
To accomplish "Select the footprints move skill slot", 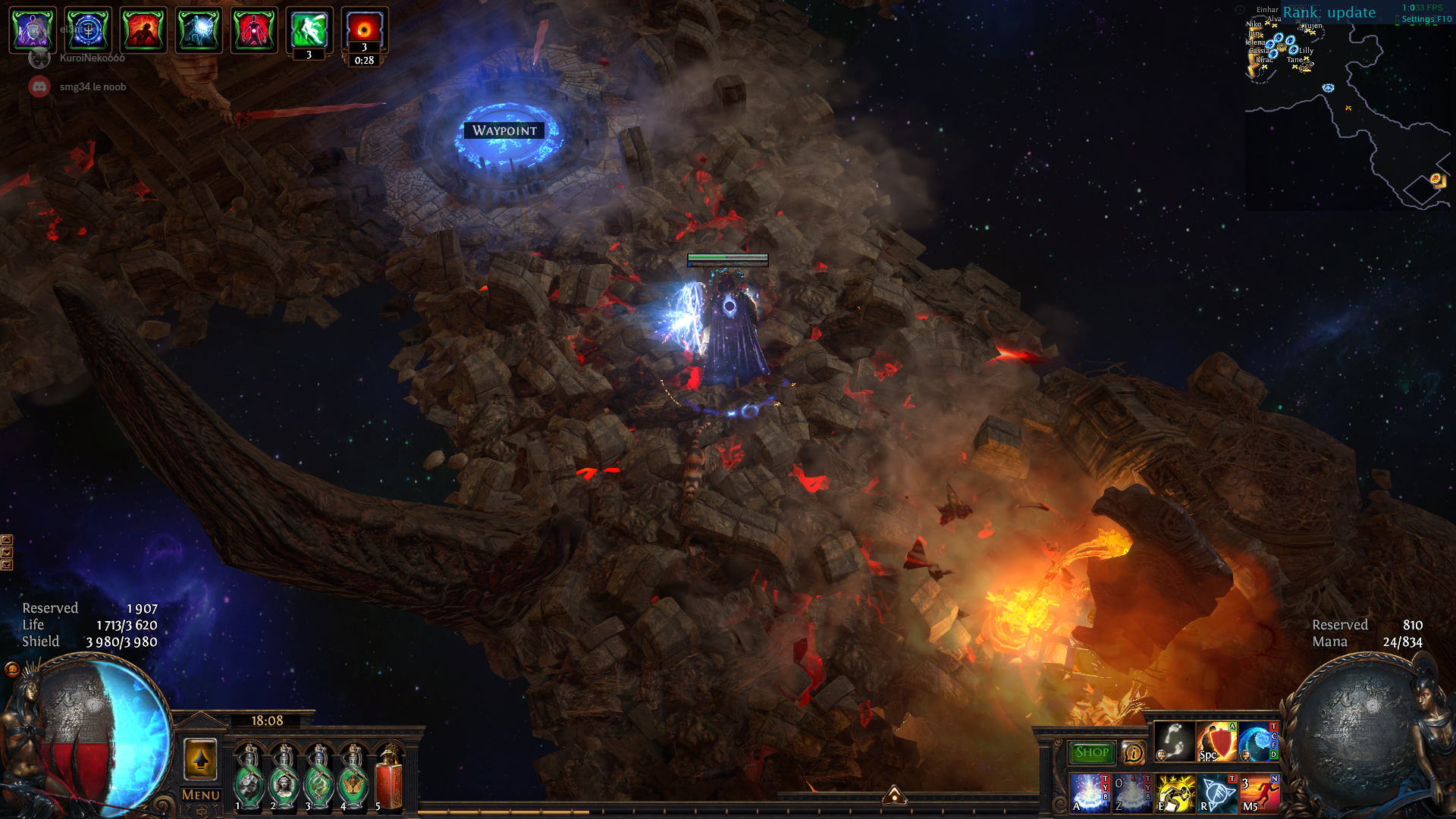I will tap(1174, 742).
